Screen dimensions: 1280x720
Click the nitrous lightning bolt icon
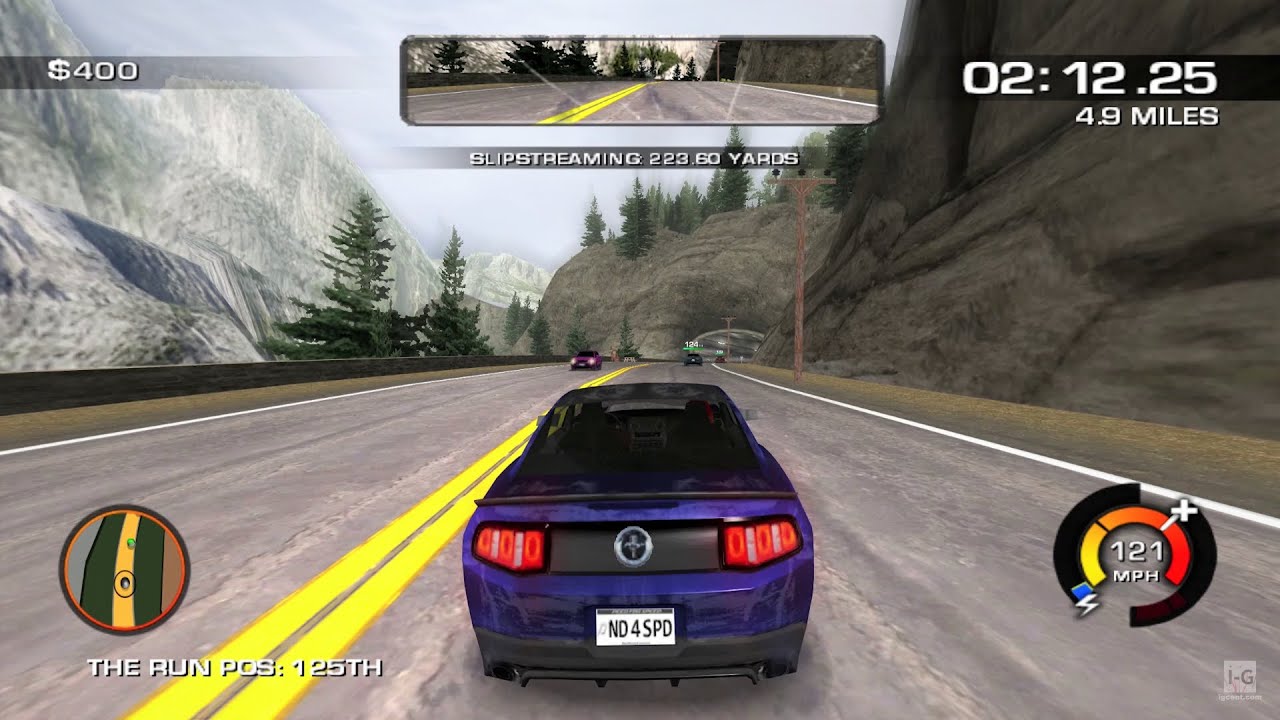[x=1083, y=596]
